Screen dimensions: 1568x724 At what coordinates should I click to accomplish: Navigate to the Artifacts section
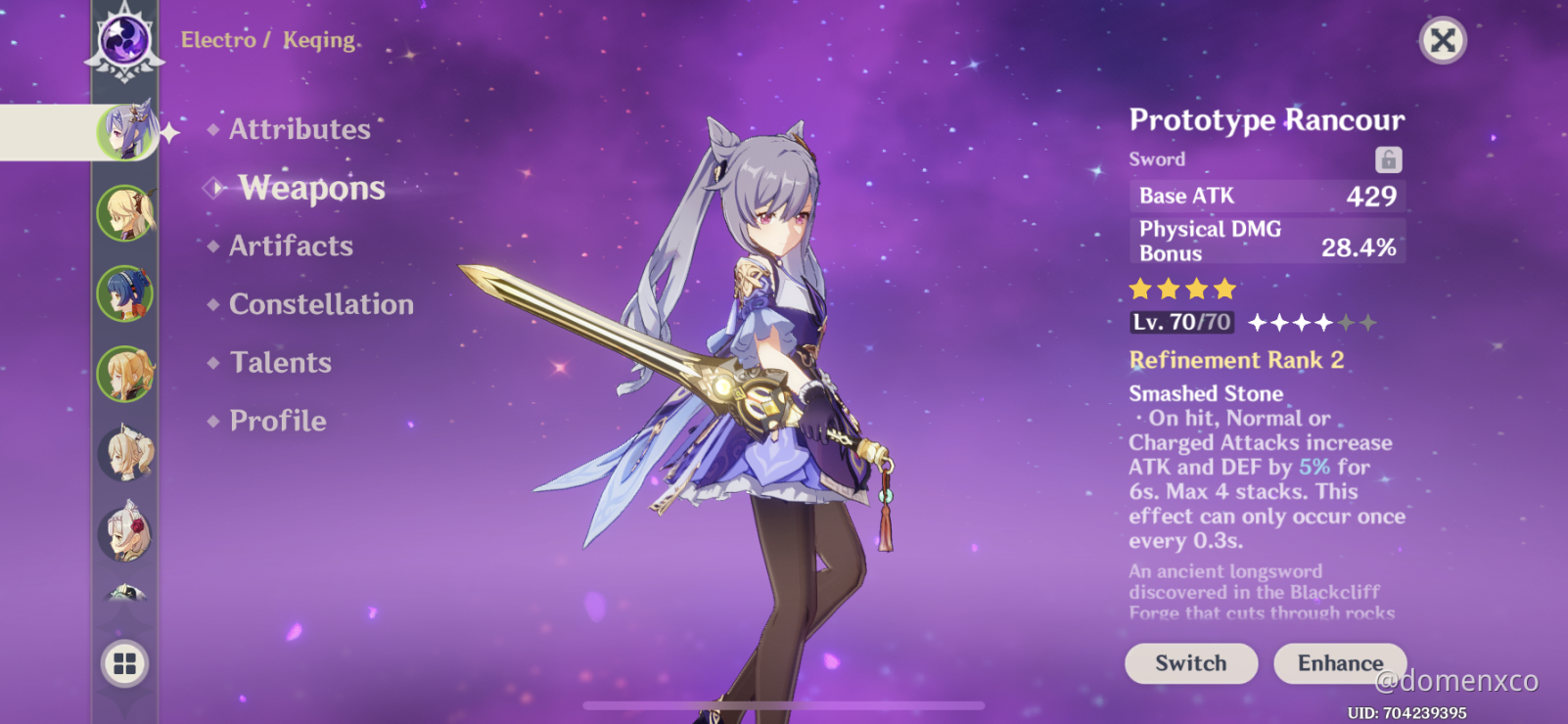tap(291, 246)
